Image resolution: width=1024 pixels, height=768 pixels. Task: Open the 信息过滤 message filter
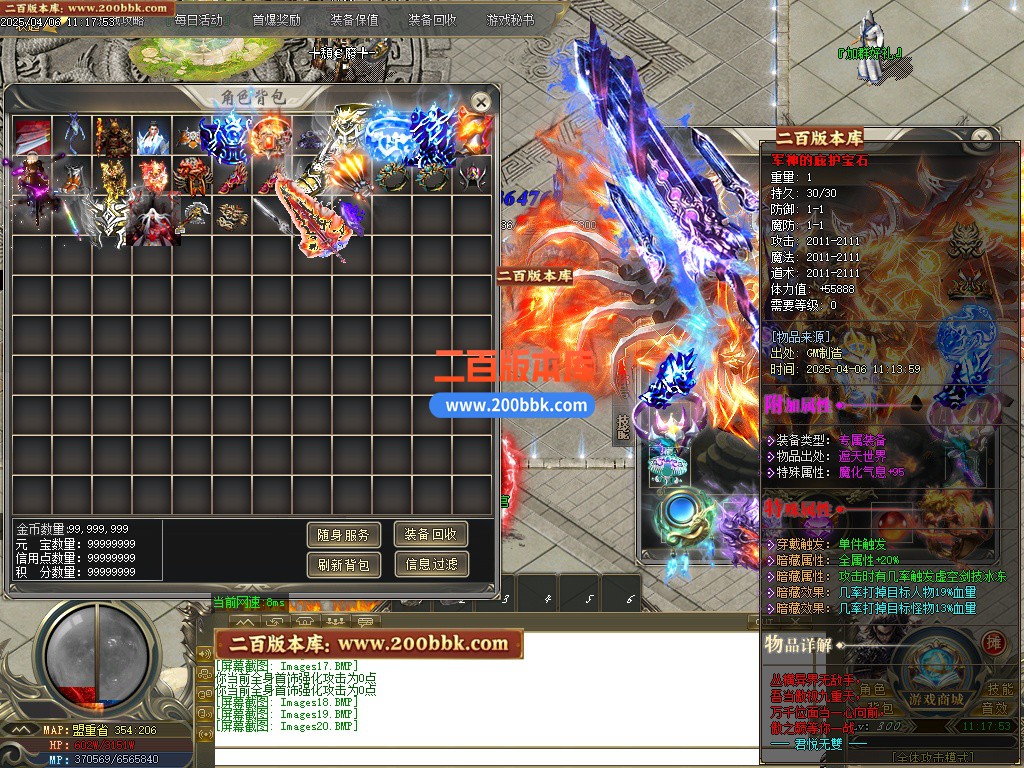431,565
